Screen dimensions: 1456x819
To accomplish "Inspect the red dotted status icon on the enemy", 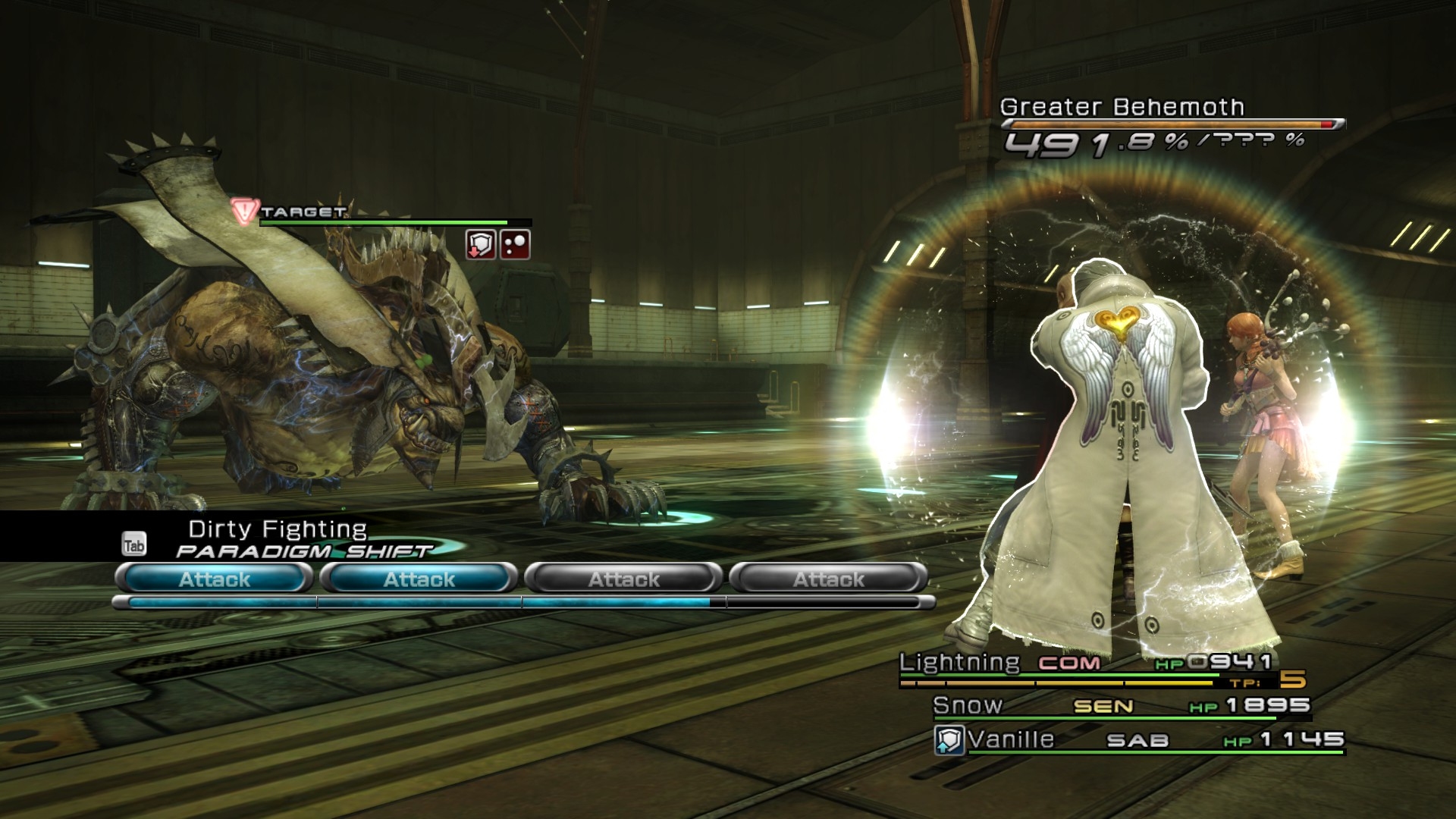I will point(515,245).
